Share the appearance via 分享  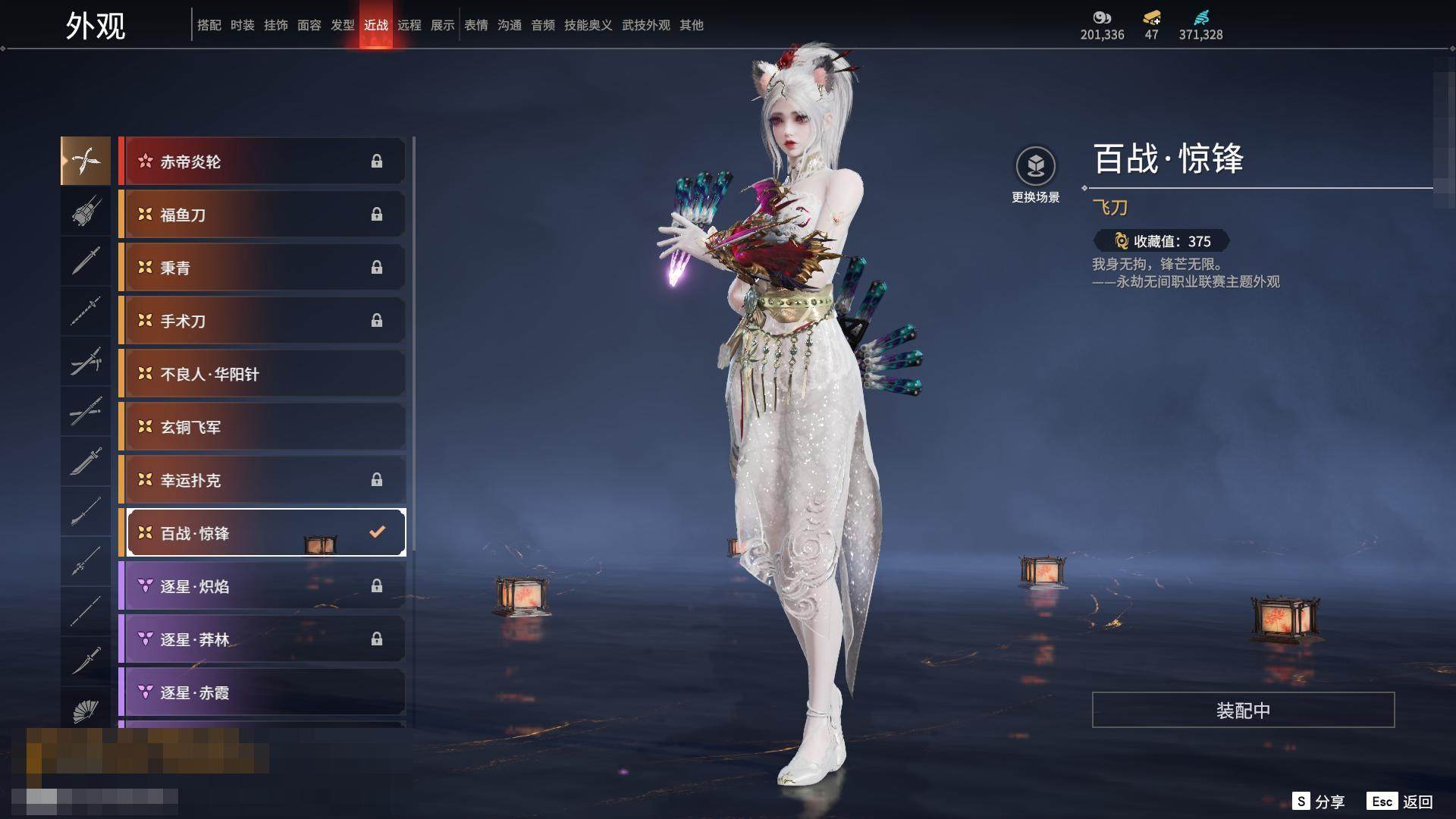pos(1319,802)
